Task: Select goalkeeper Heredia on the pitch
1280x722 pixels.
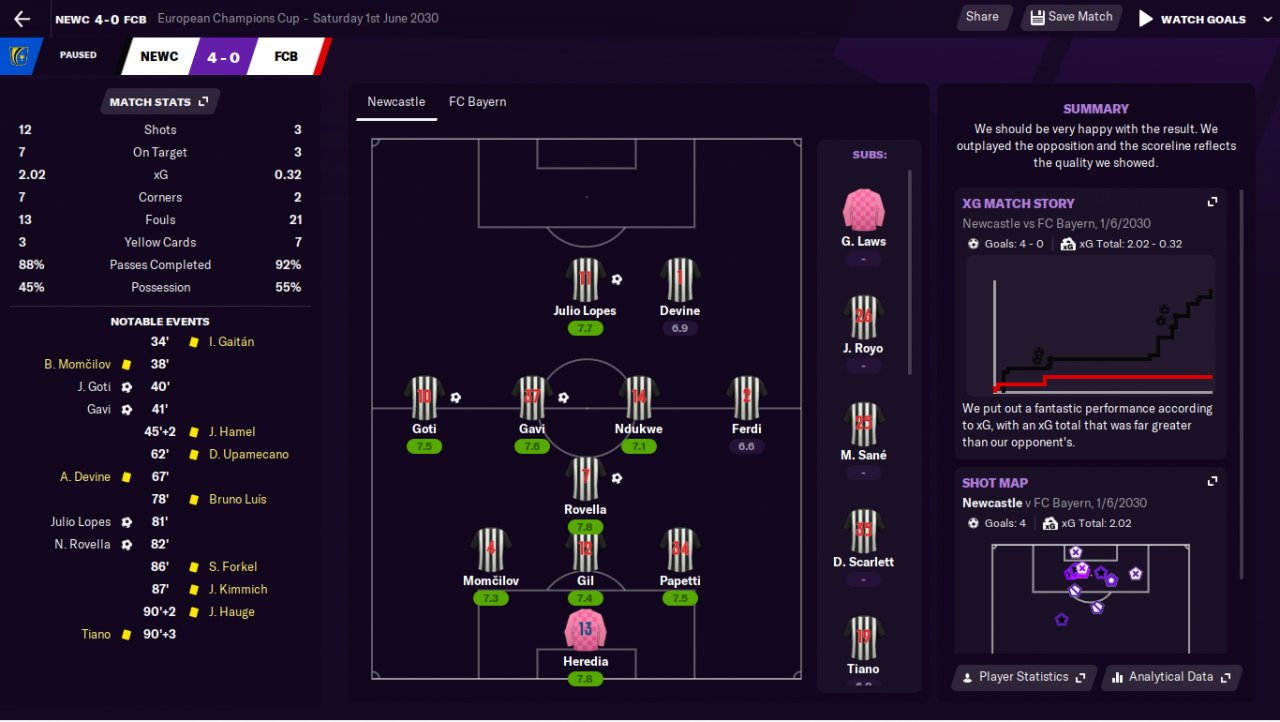Action: [x=585, y=634]
